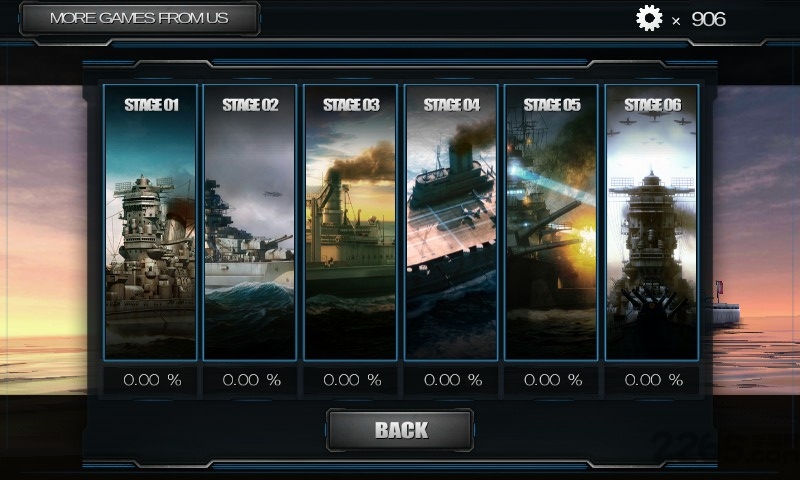Select the Stage 01 battleship tile
The width and height of the screenshot is (800, 480).
pos(151,222)
